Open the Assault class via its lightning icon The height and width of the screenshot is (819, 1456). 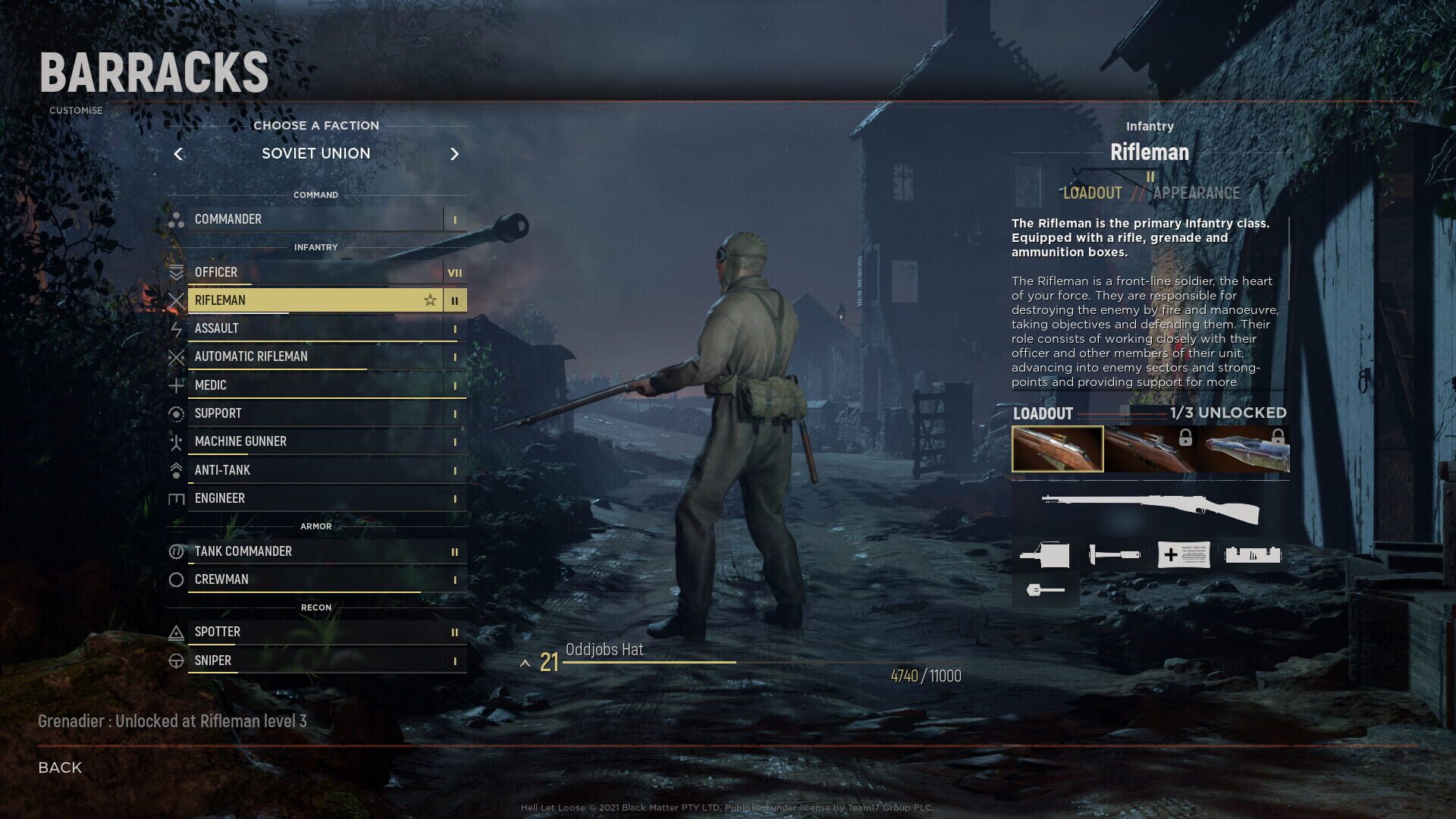178,328
